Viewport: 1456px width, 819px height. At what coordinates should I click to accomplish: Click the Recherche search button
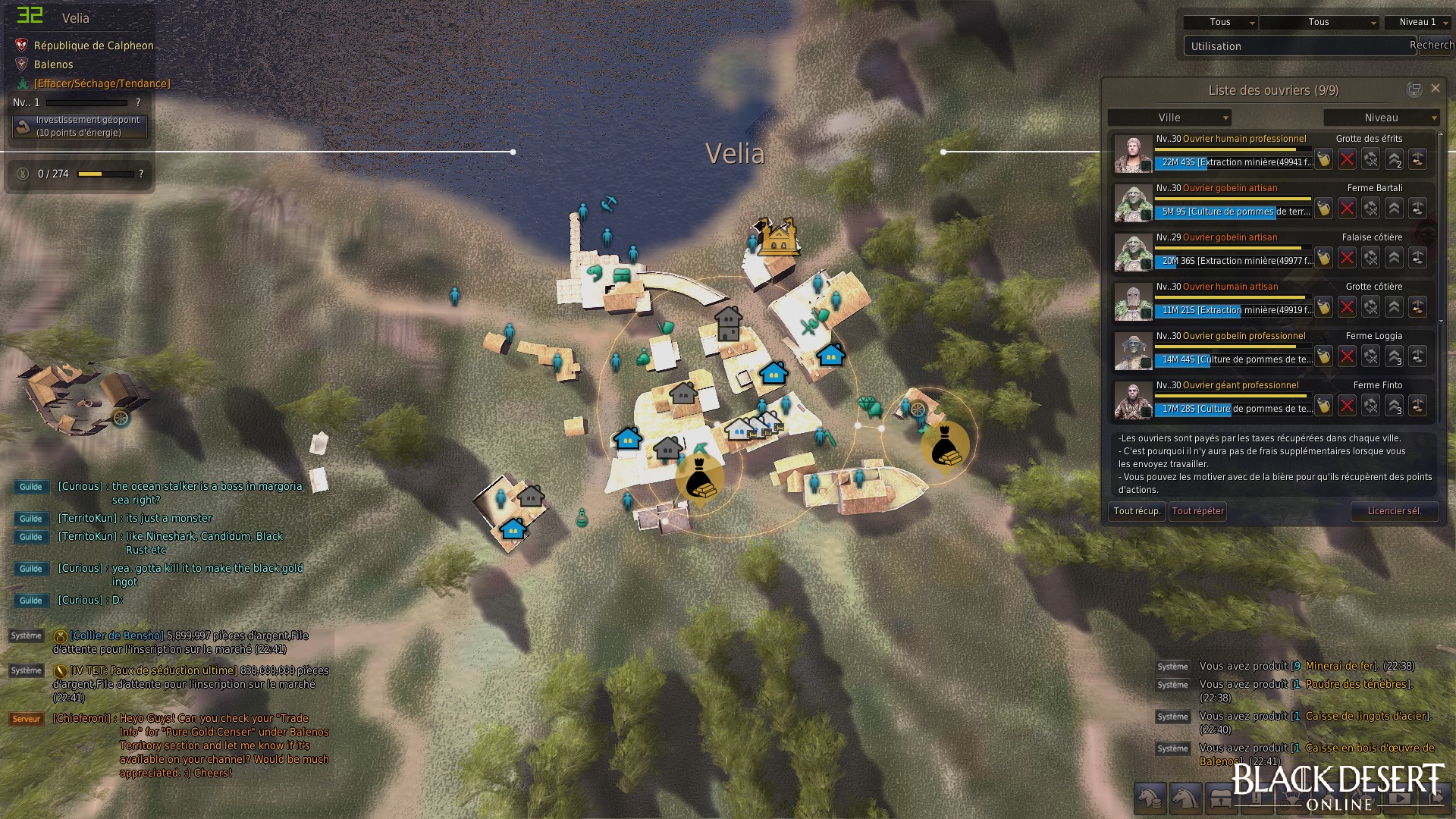(x=1433, y=45)
